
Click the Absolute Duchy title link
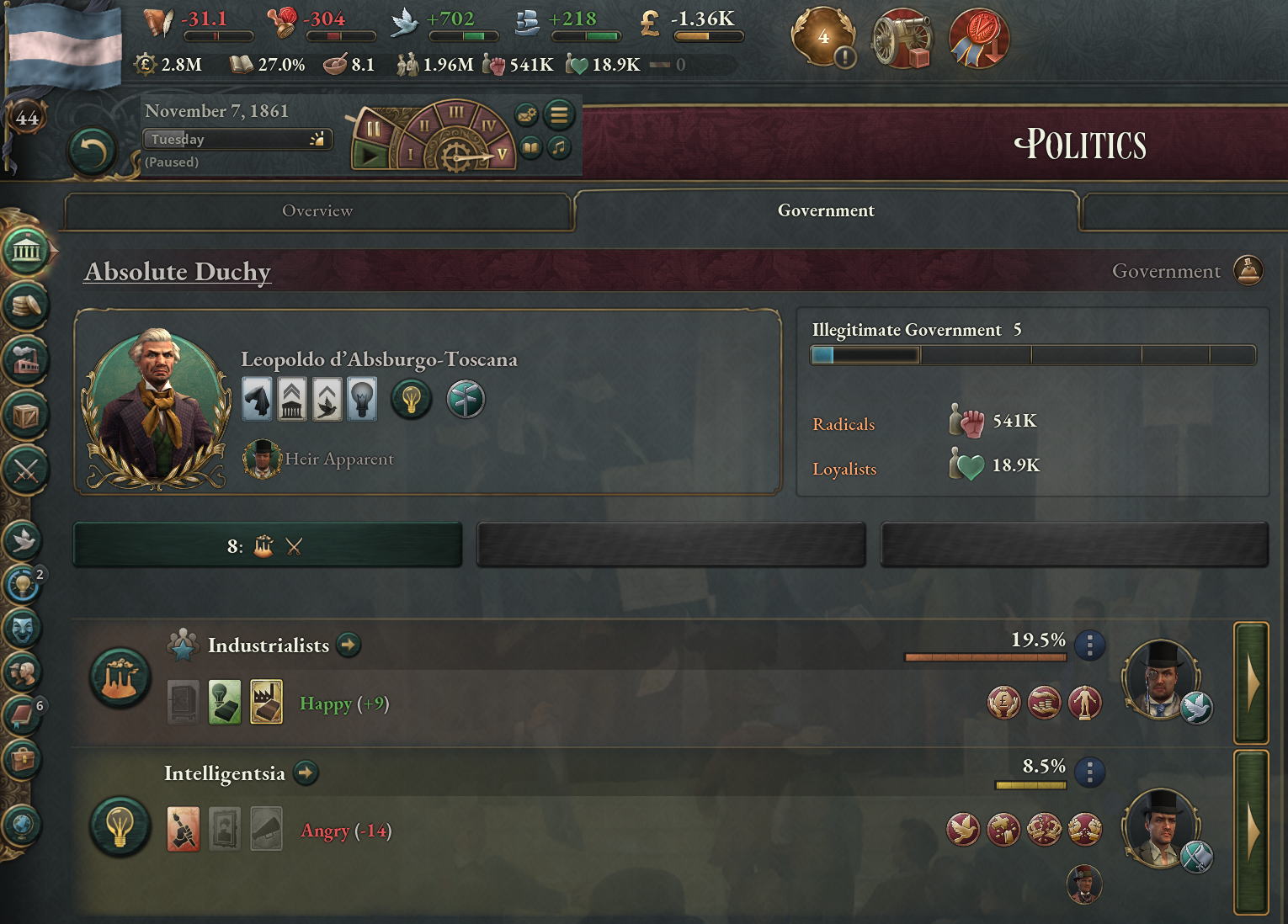coord(178,272)
